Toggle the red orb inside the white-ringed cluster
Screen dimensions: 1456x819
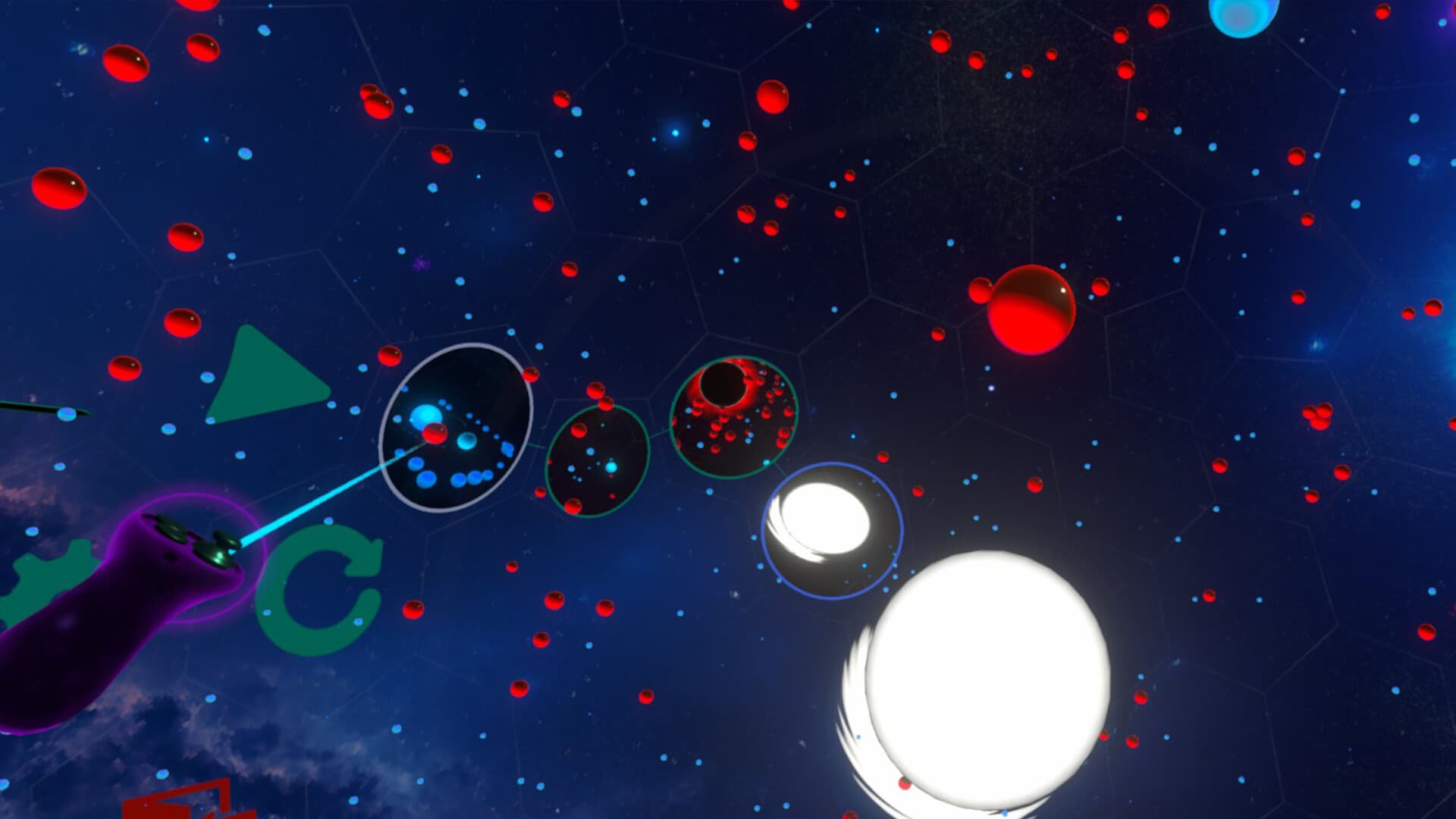pyautogui.click(x=435, y=435)
